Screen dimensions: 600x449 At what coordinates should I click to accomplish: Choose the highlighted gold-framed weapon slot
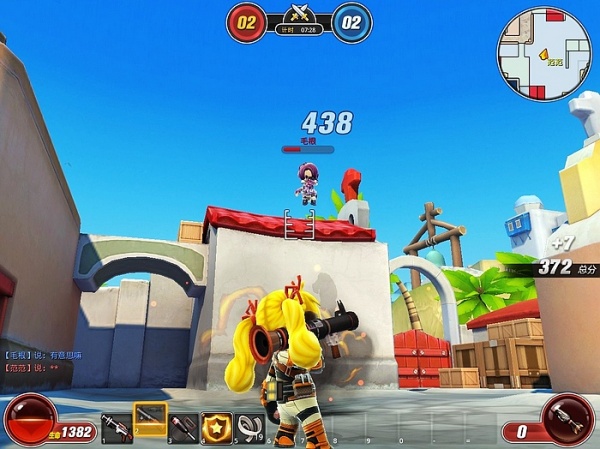(x=150, y=419)
